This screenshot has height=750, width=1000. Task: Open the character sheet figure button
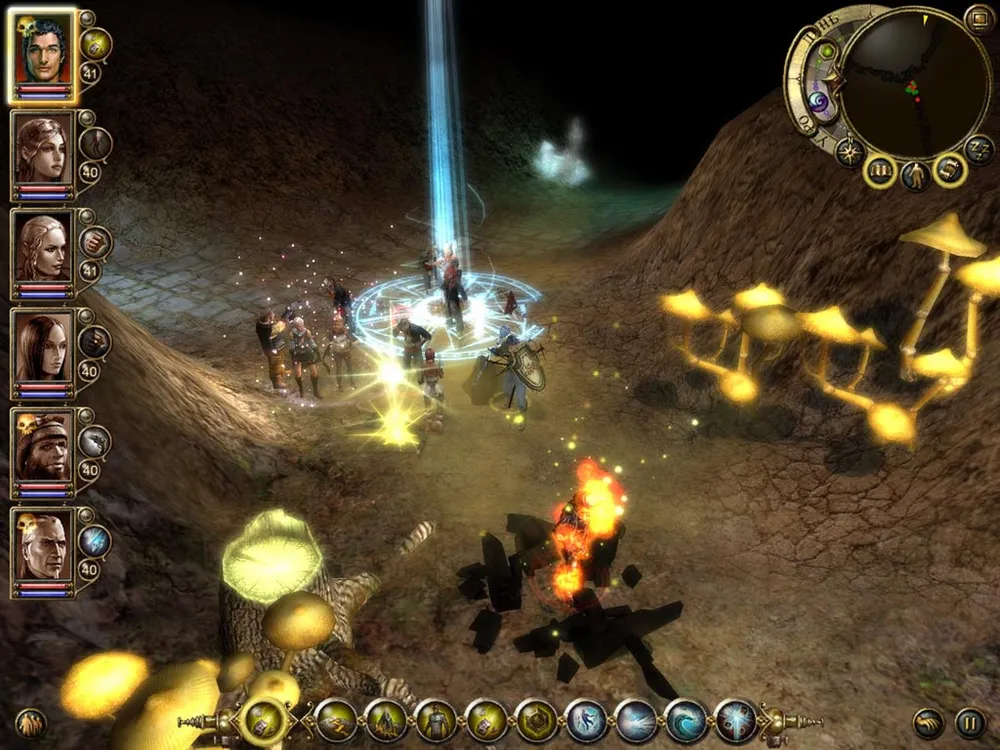915,177
